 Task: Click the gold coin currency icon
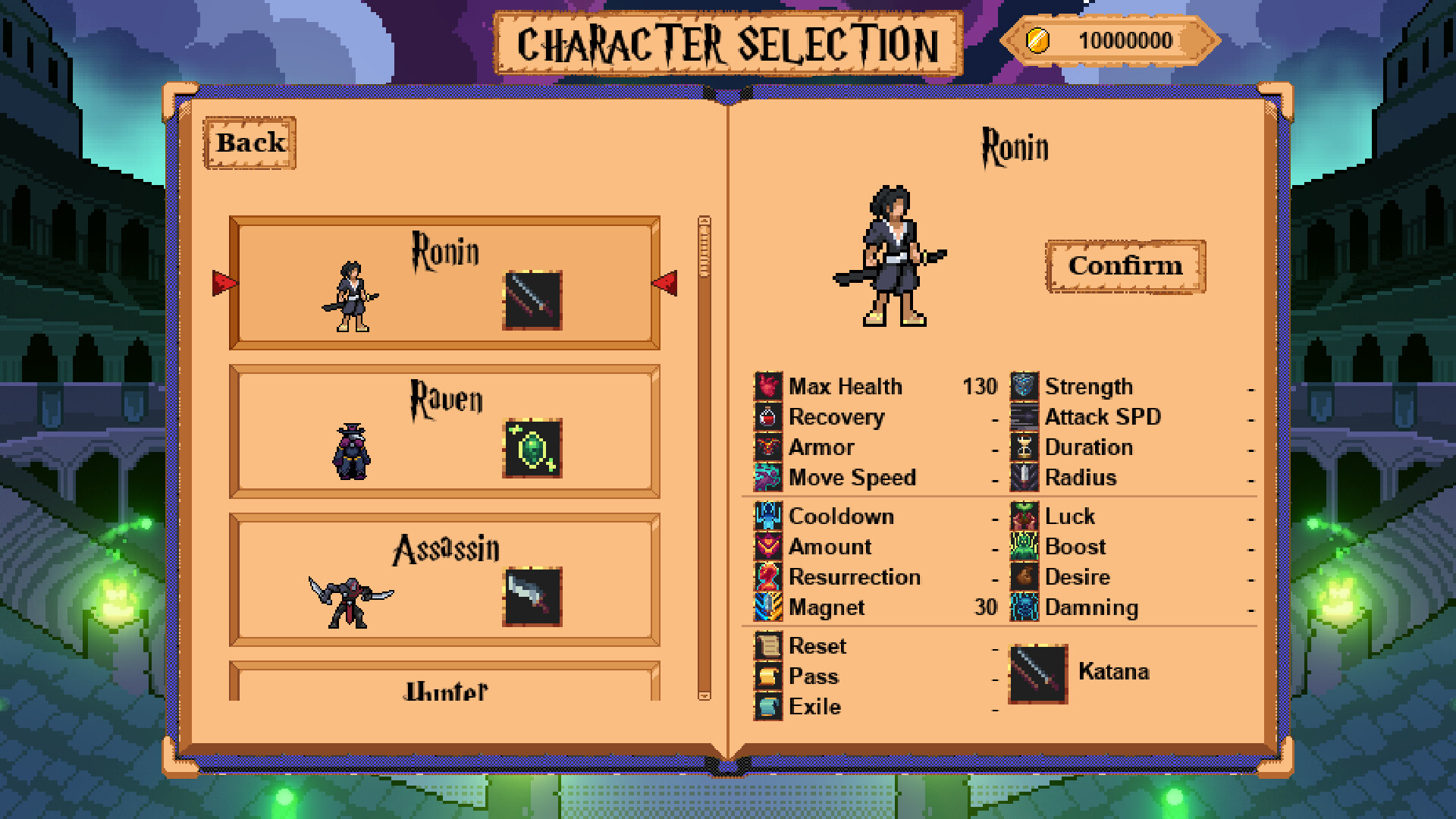pyautogui.click(x=1038, y=40)
